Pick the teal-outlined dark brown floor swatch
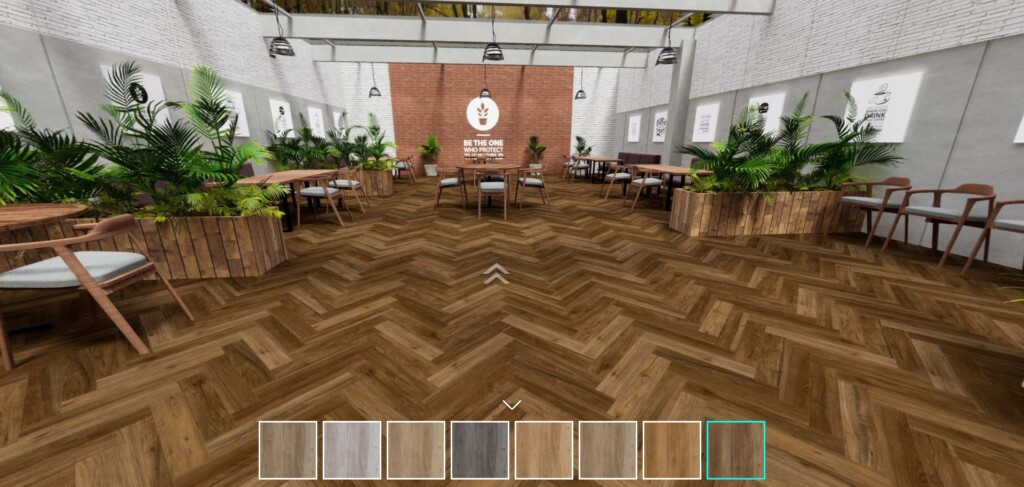This screenshot has height=487, width=1024. pyautogui.click(x=736, y=450)
